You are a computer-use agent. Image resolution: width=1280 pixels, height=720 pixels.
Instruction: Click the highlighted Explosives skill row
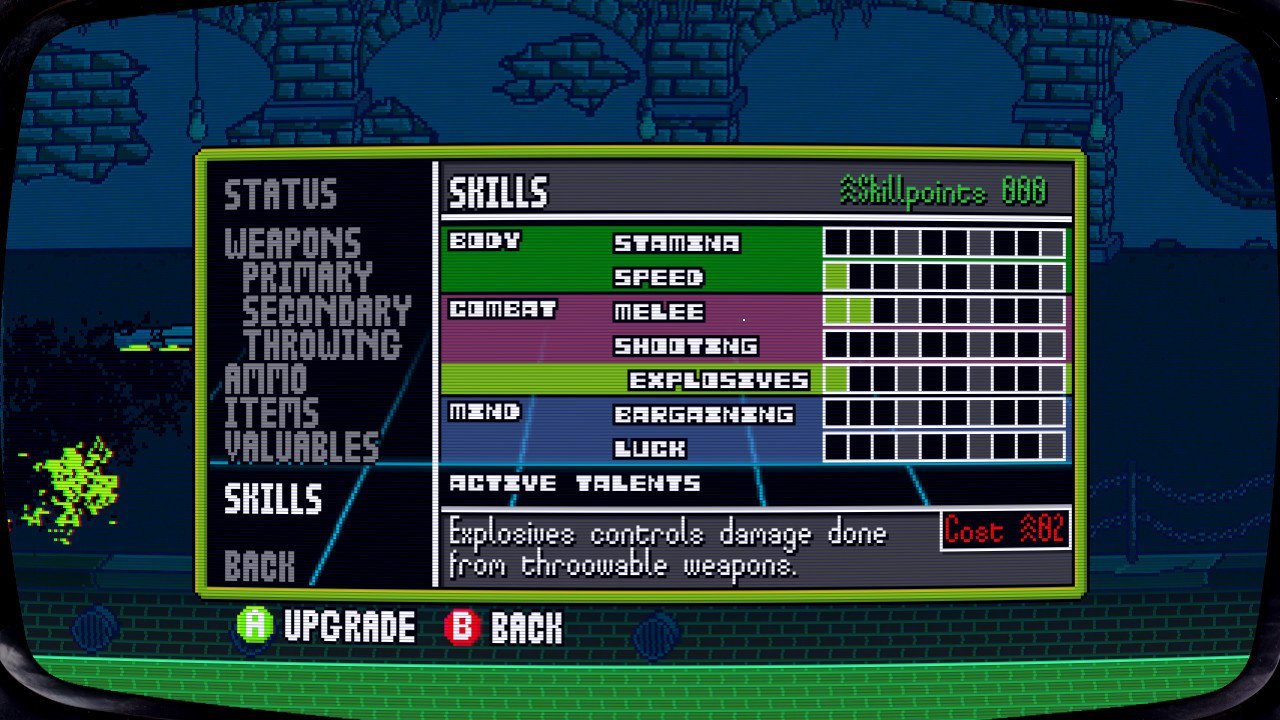(718, 380)
